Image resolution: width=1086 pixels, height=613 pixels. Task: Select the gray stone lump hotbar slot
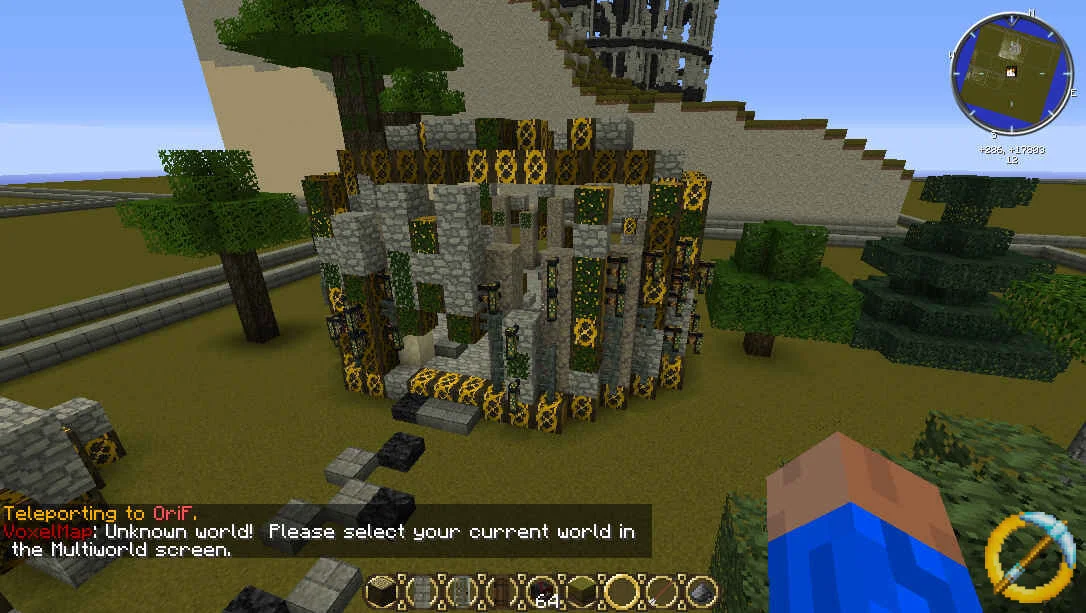(701, 590)
